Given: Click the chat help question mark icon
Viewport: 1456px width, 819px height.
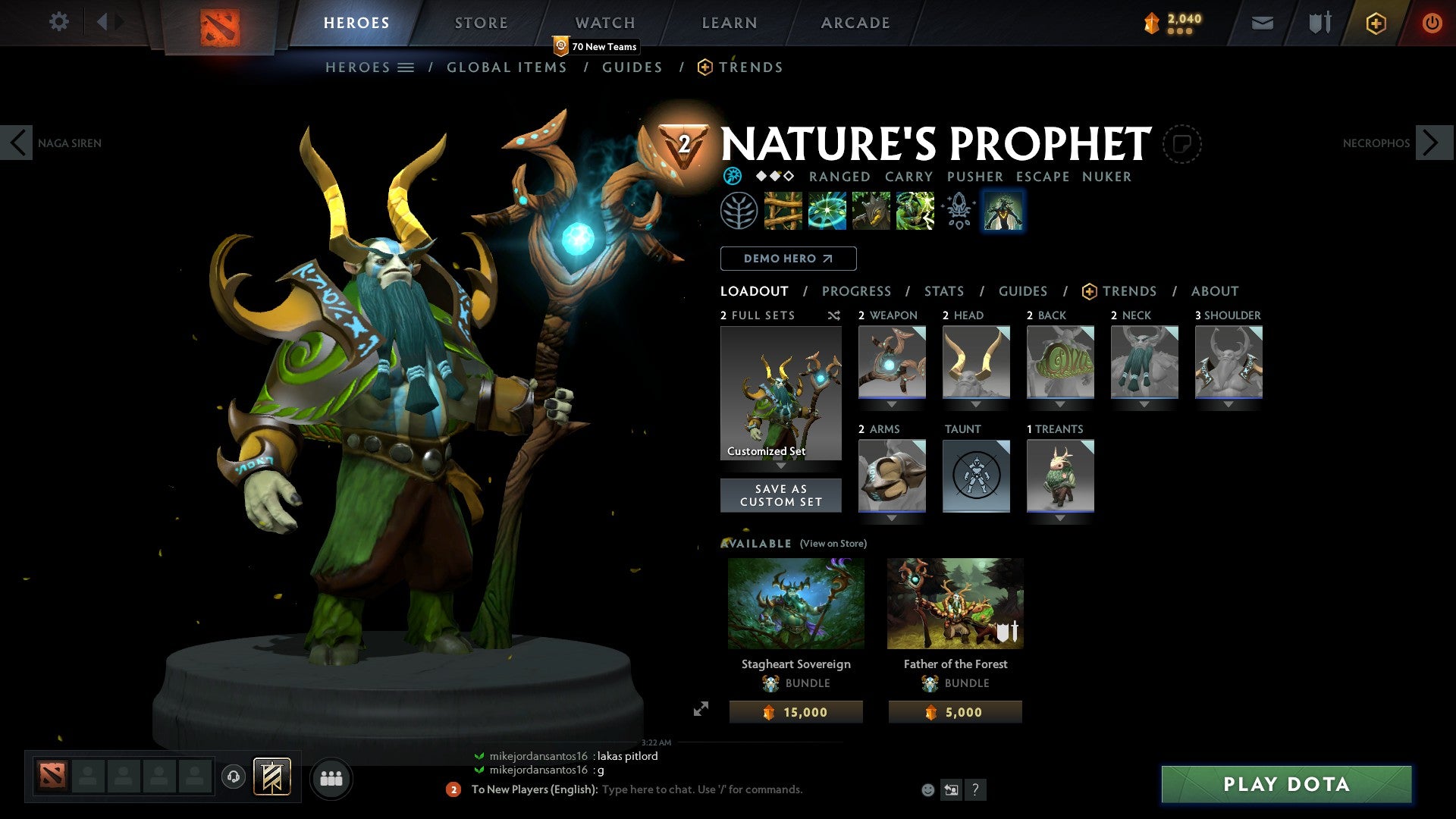Looking at the screenshot, I should [975, 789].
